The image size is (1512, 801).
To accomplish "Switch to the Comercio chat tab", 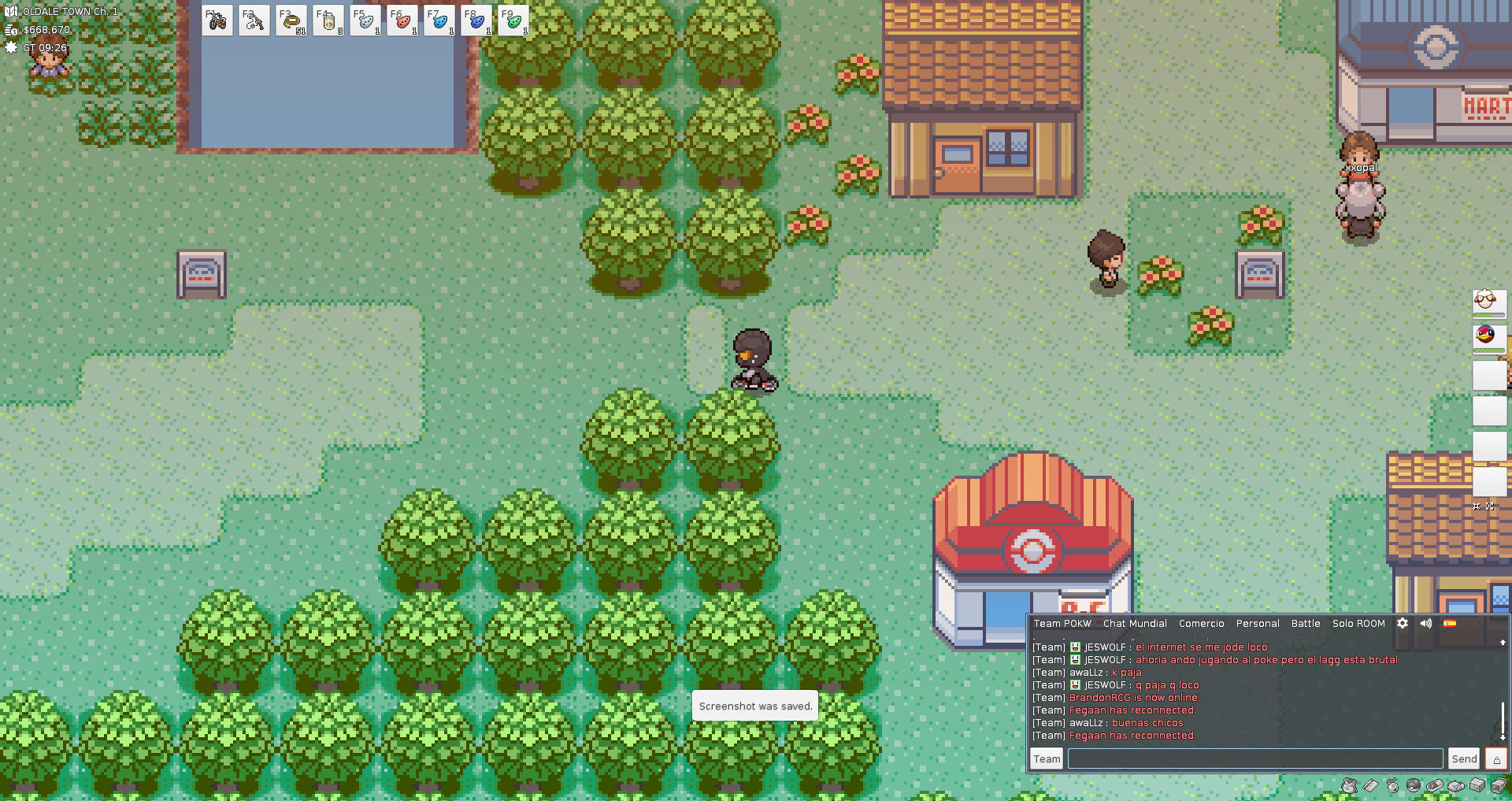I will coord(1201,624).
